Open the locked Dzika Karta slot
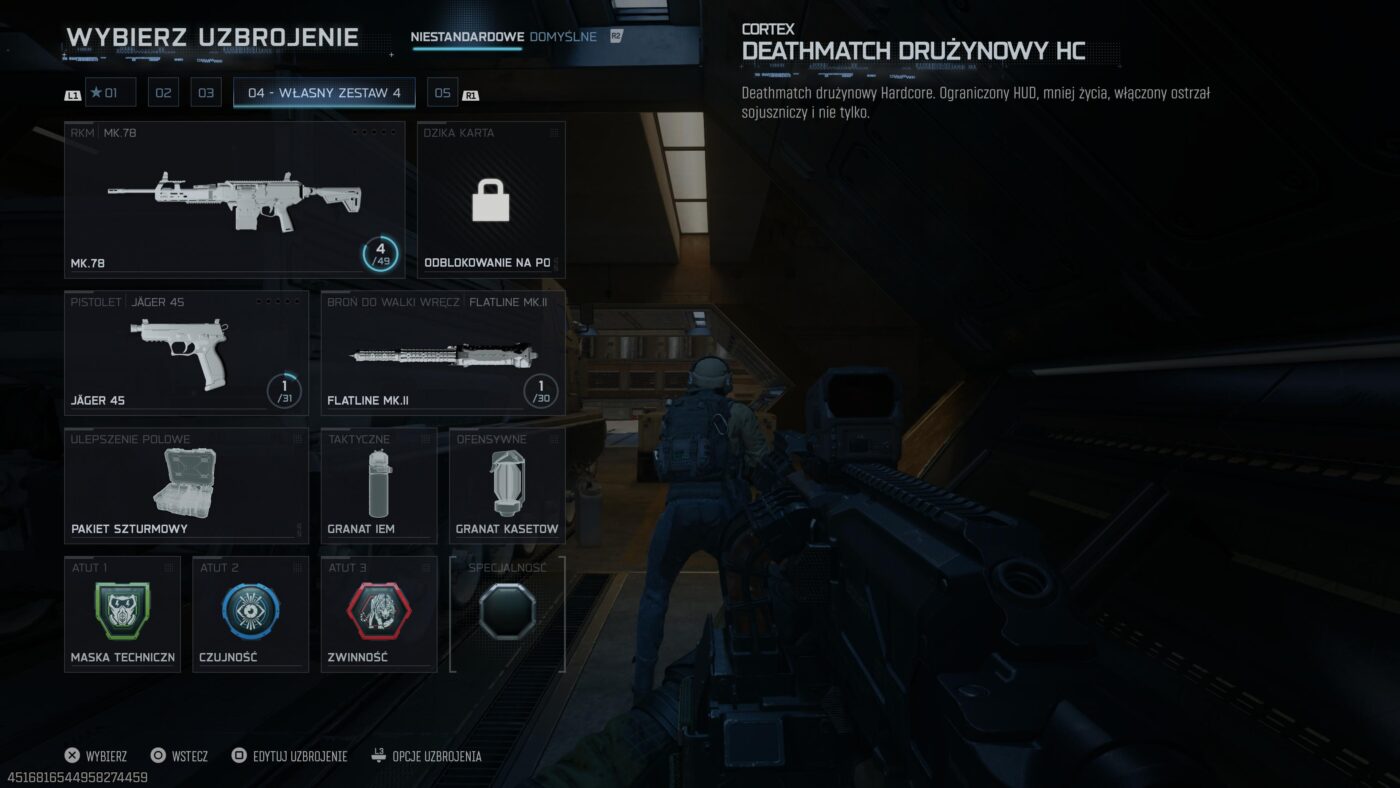This screenshot has height=788, width=1400. (x=491, y=200)
